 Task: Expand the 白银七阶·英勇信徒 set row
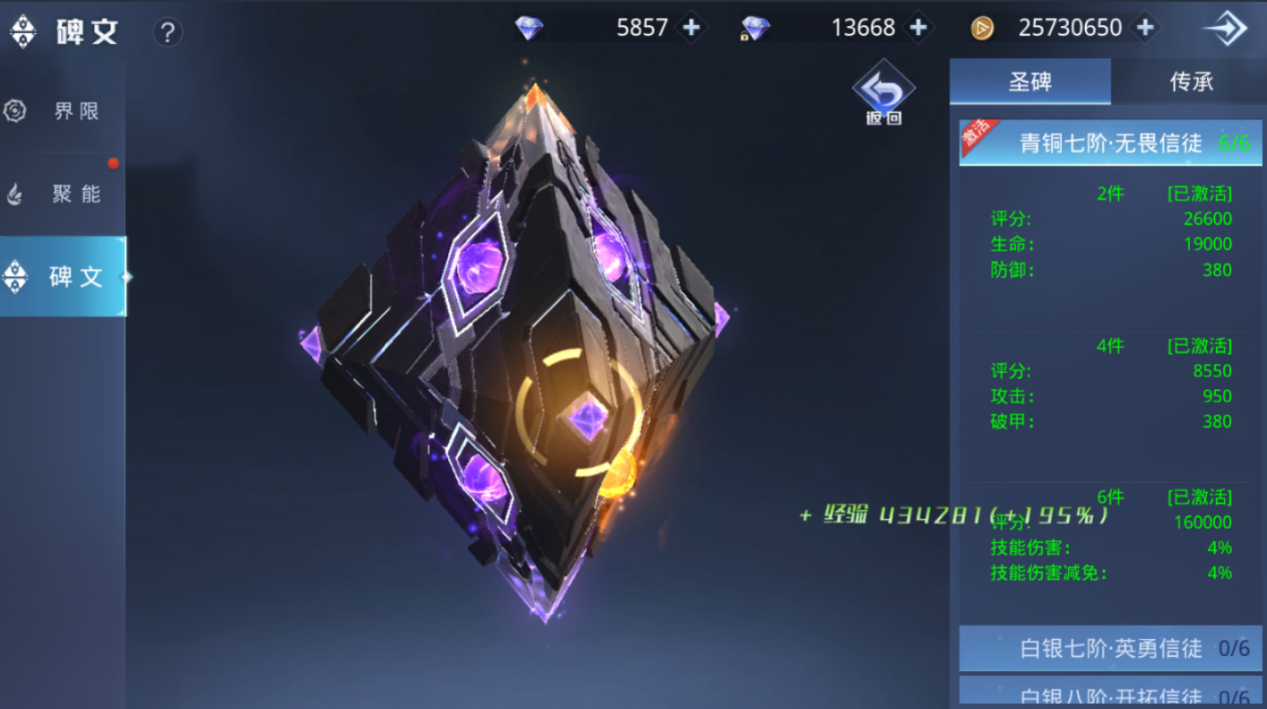point(1110,648)
